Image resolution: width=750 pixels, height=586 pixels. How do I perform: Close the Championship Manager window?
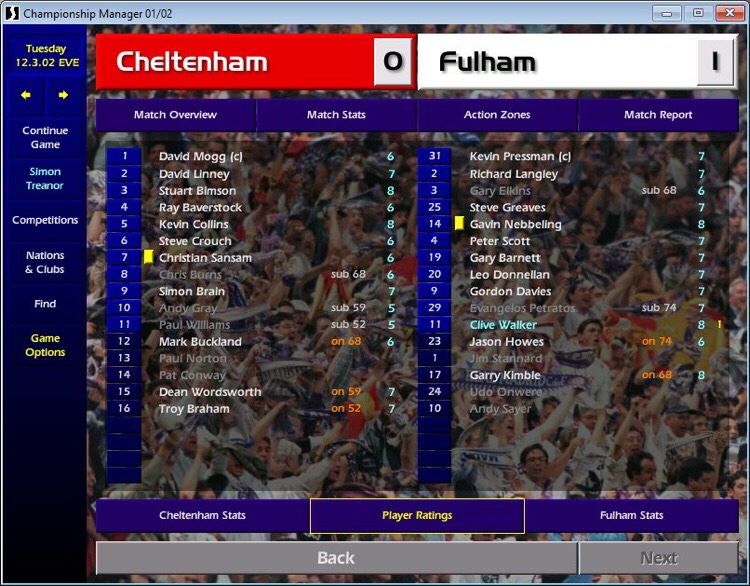725,13
